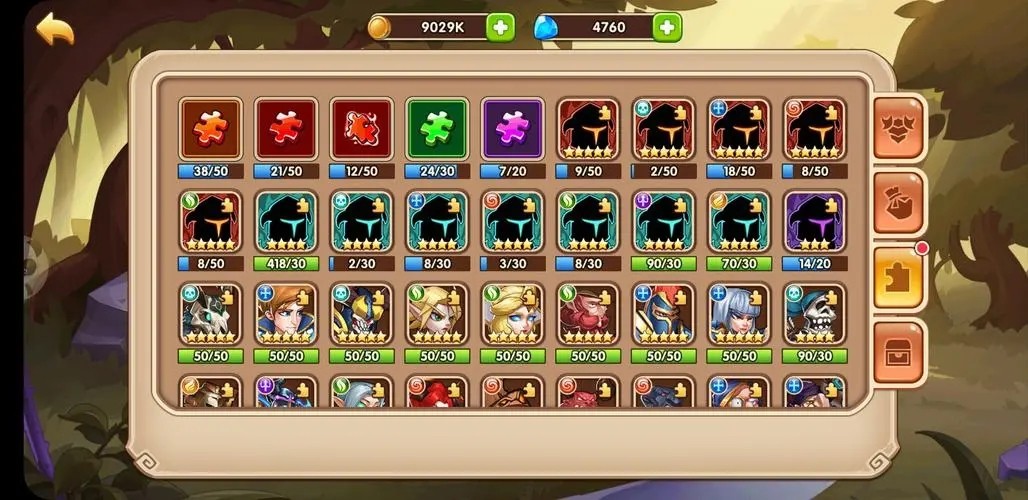Pick the teal silhouette shard showing 70/30

pyautogui.click(x=739, y=222)
